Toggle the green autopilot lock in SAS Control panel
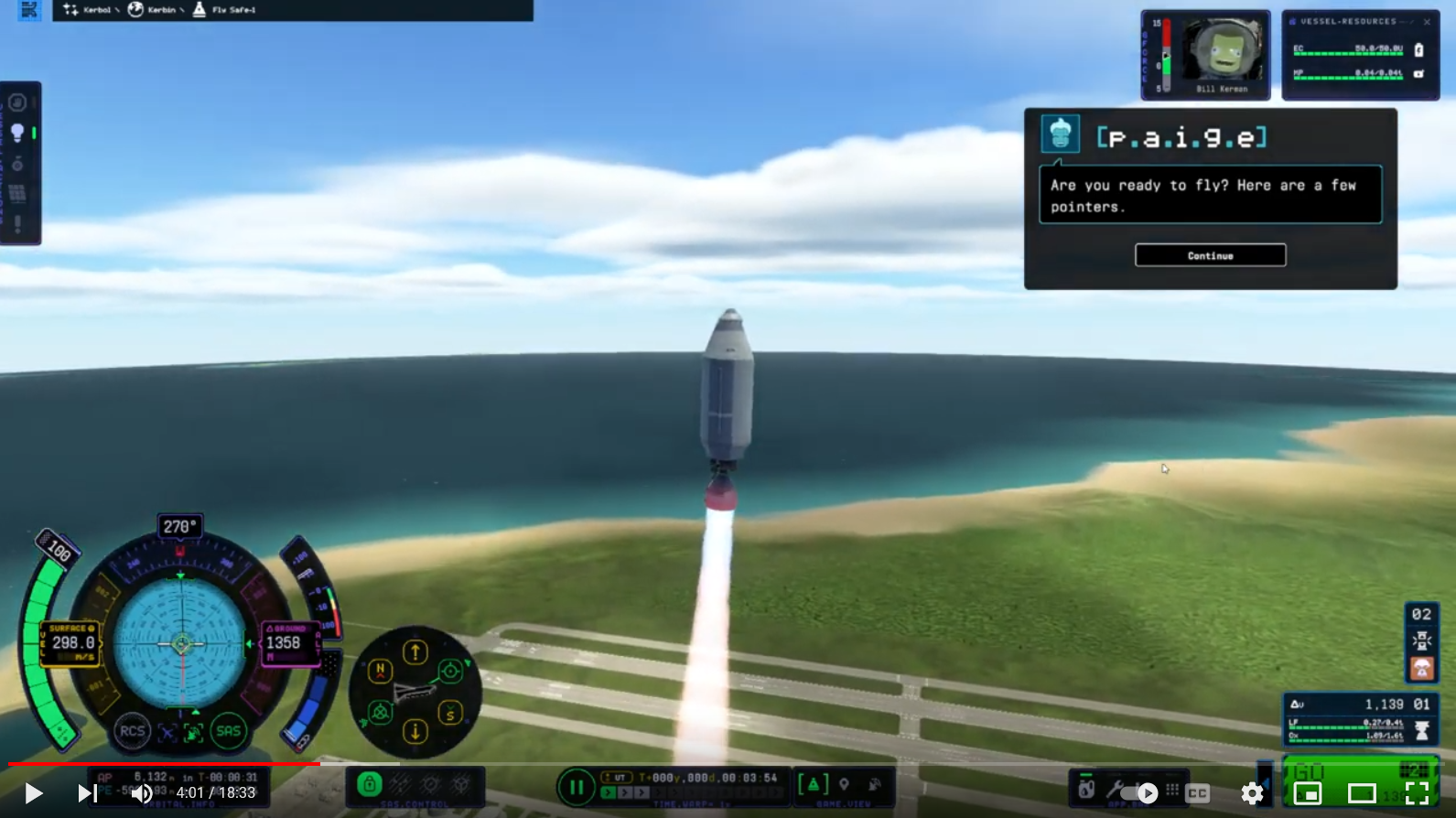 370,785
